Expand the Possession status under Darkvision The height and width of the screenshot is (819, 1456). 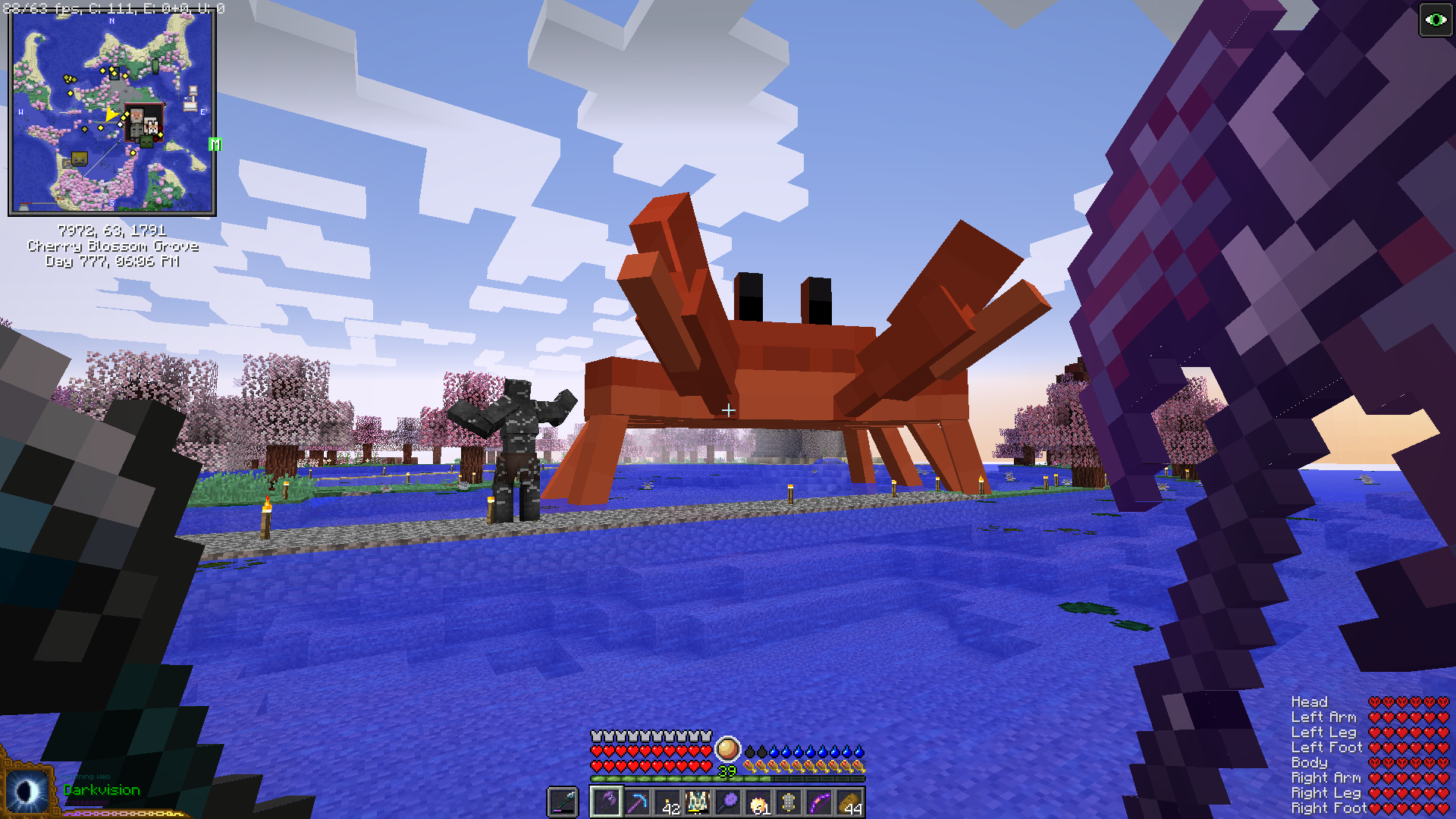(x=87, y=803)
